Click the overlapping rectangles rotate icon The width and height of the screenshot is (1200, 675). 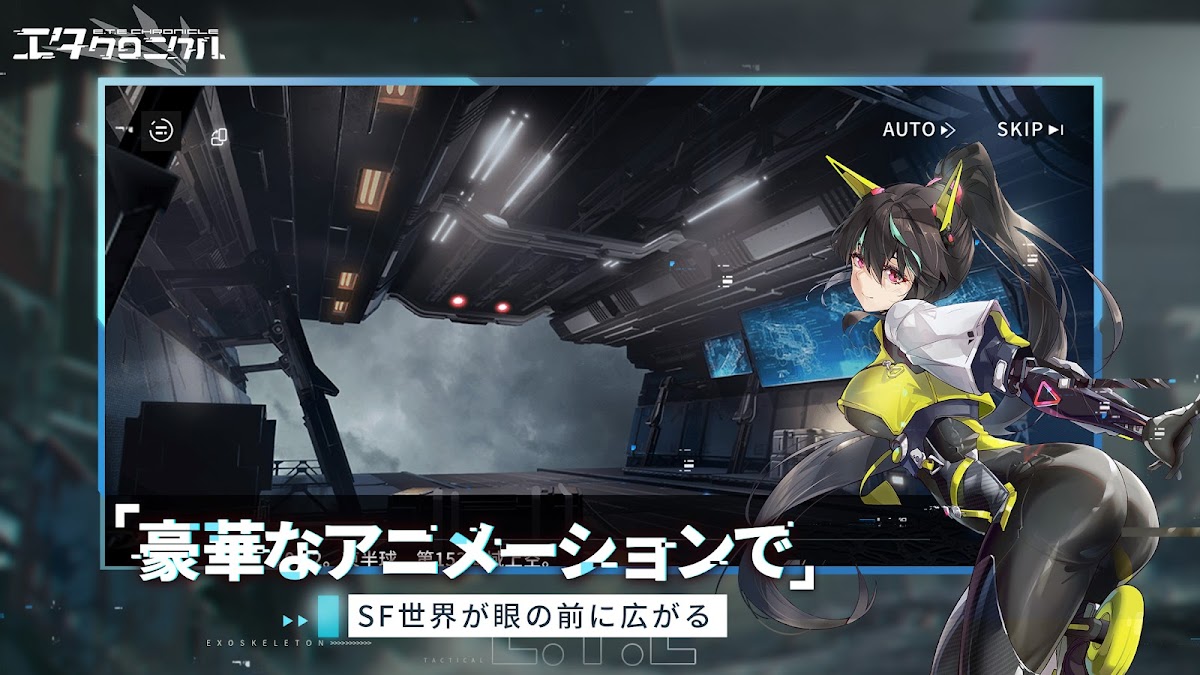click(220, 134)
